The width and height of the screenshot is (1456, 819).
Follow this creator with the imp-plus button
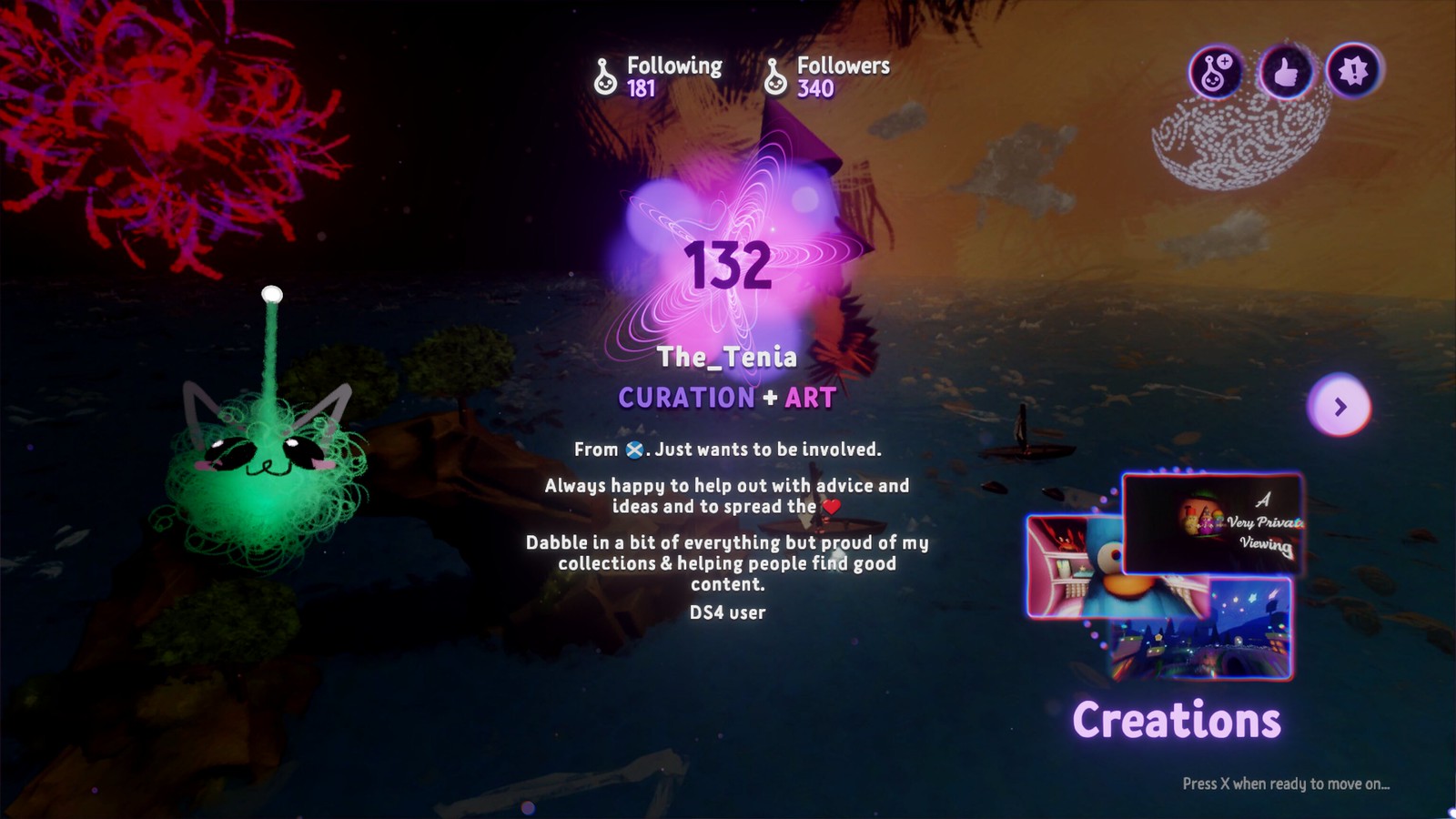[1215, 71]
